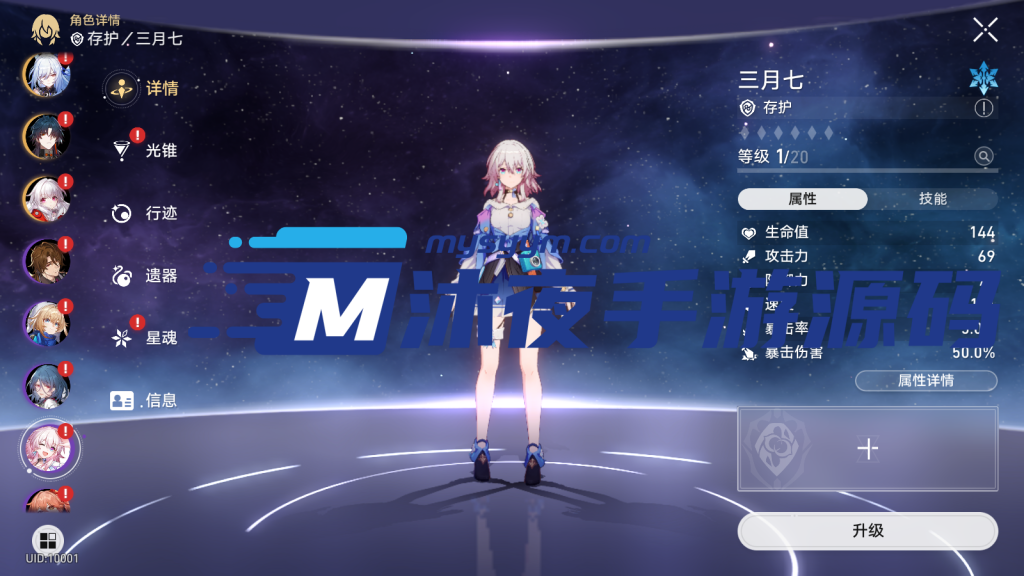
Task: Add a light cone via the plus slot
Action: 867,449
